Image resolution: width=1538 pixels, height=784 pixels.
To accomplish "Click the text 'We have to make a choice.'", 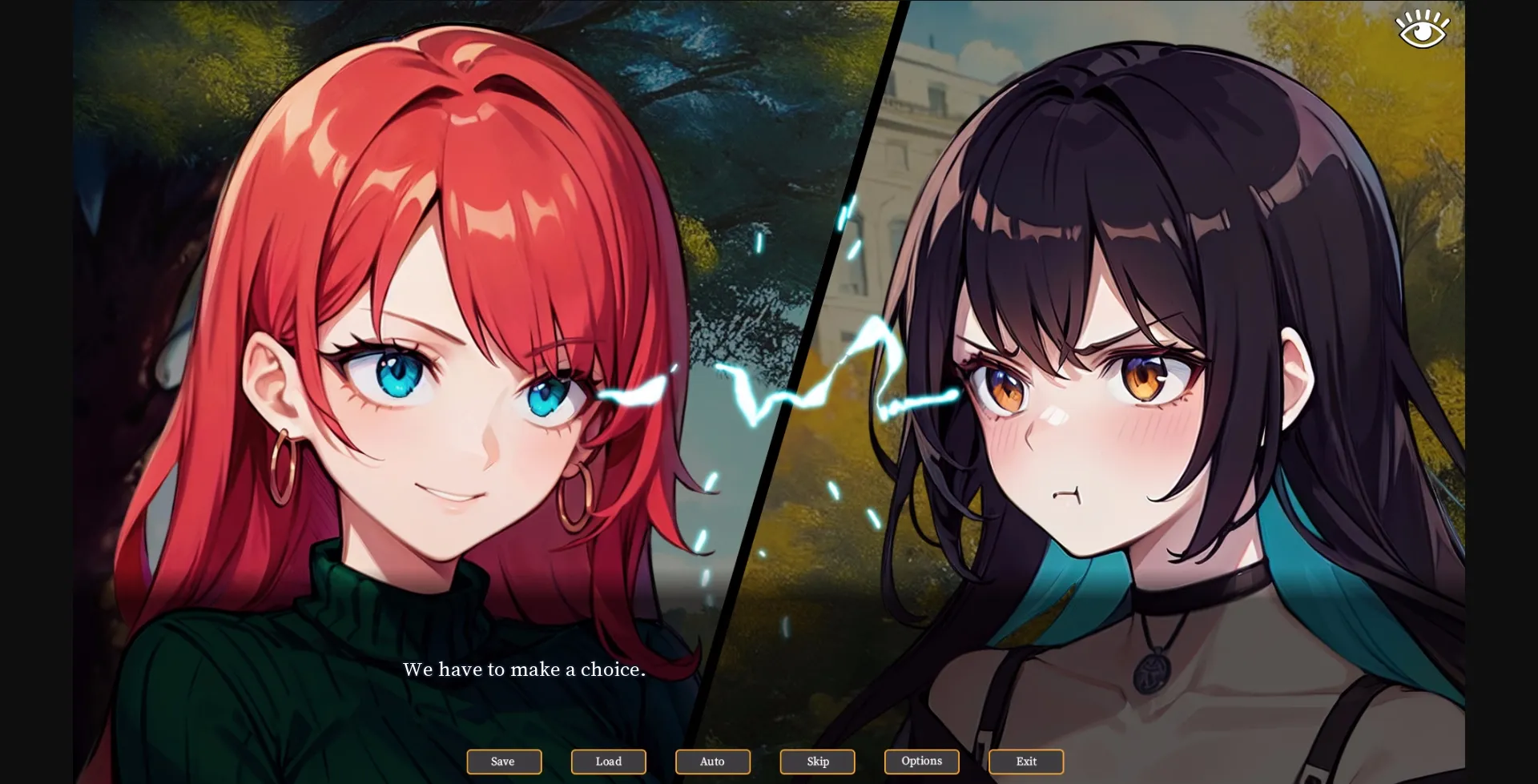I will tap(525, 670).
